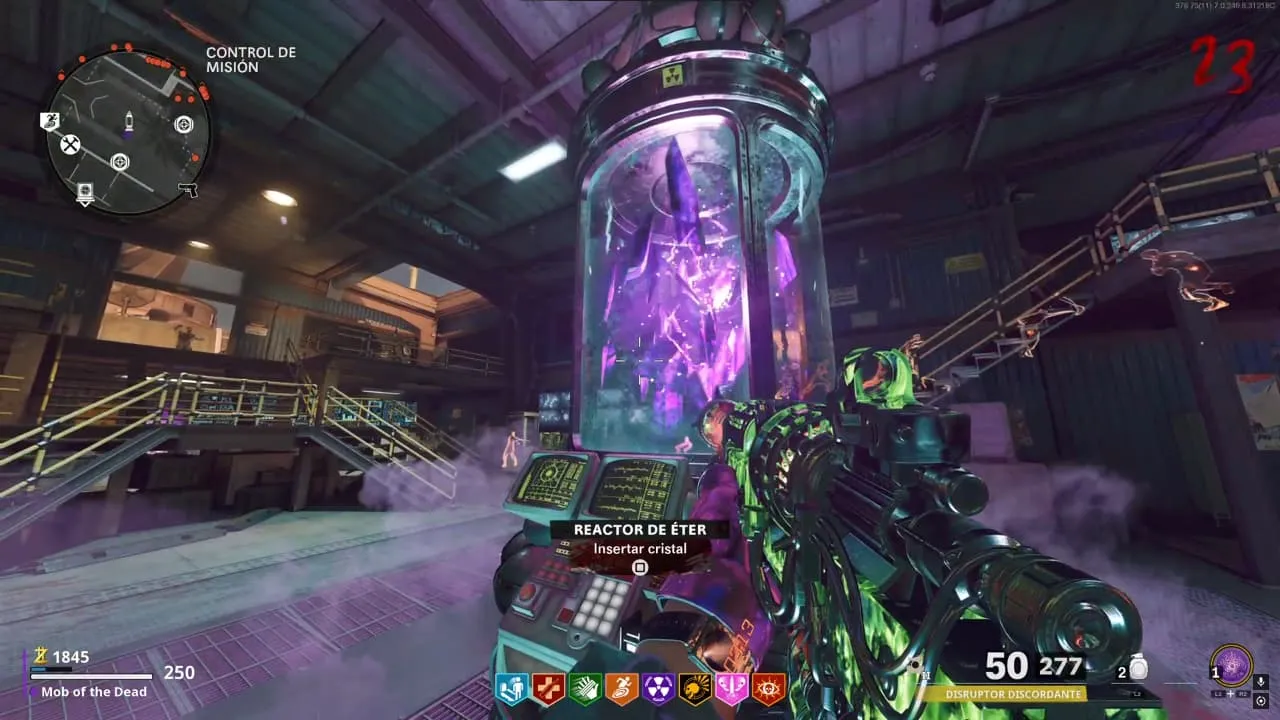Select the running-figure perk marker on minimap edge
This screenshot has width=1280, height=720.
click(50, 121)
